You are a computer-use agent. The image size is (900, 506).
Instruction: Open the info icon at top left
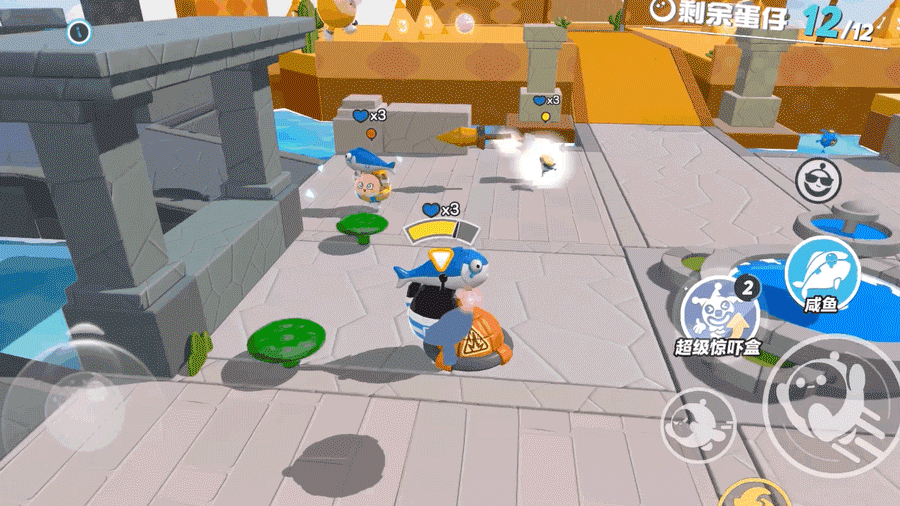pyautogui.click(x=79, y=32)
